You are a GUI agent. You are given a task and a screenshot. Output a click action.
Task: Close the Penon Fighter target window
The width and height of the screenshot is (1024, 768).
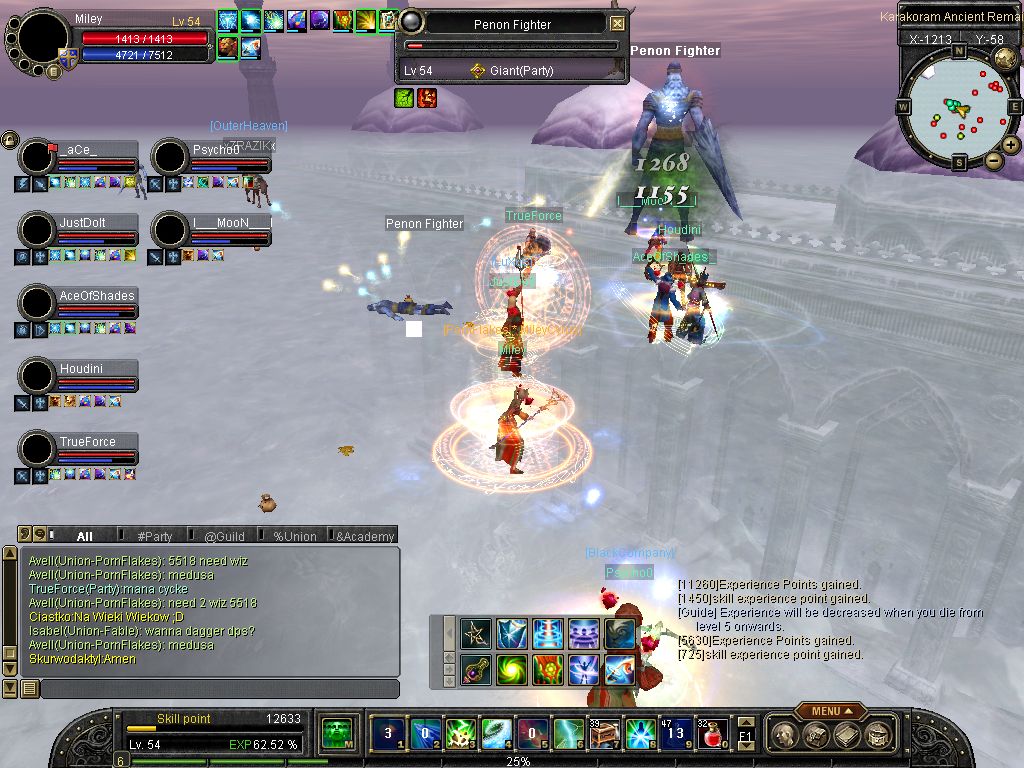click(x=617, y=23)
